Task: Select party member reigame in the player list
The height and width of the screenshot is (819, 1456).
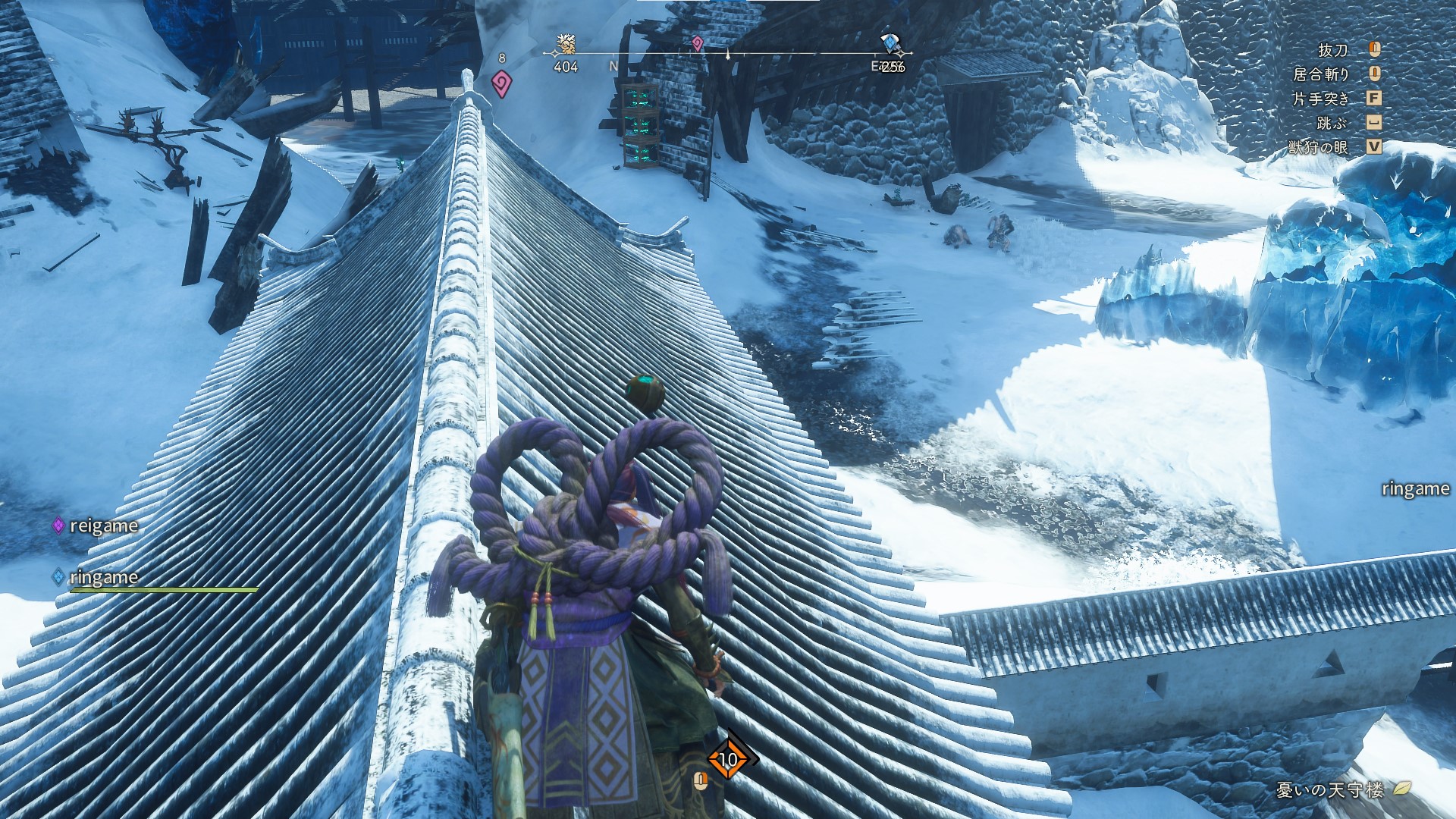Action: click(103, 526)
